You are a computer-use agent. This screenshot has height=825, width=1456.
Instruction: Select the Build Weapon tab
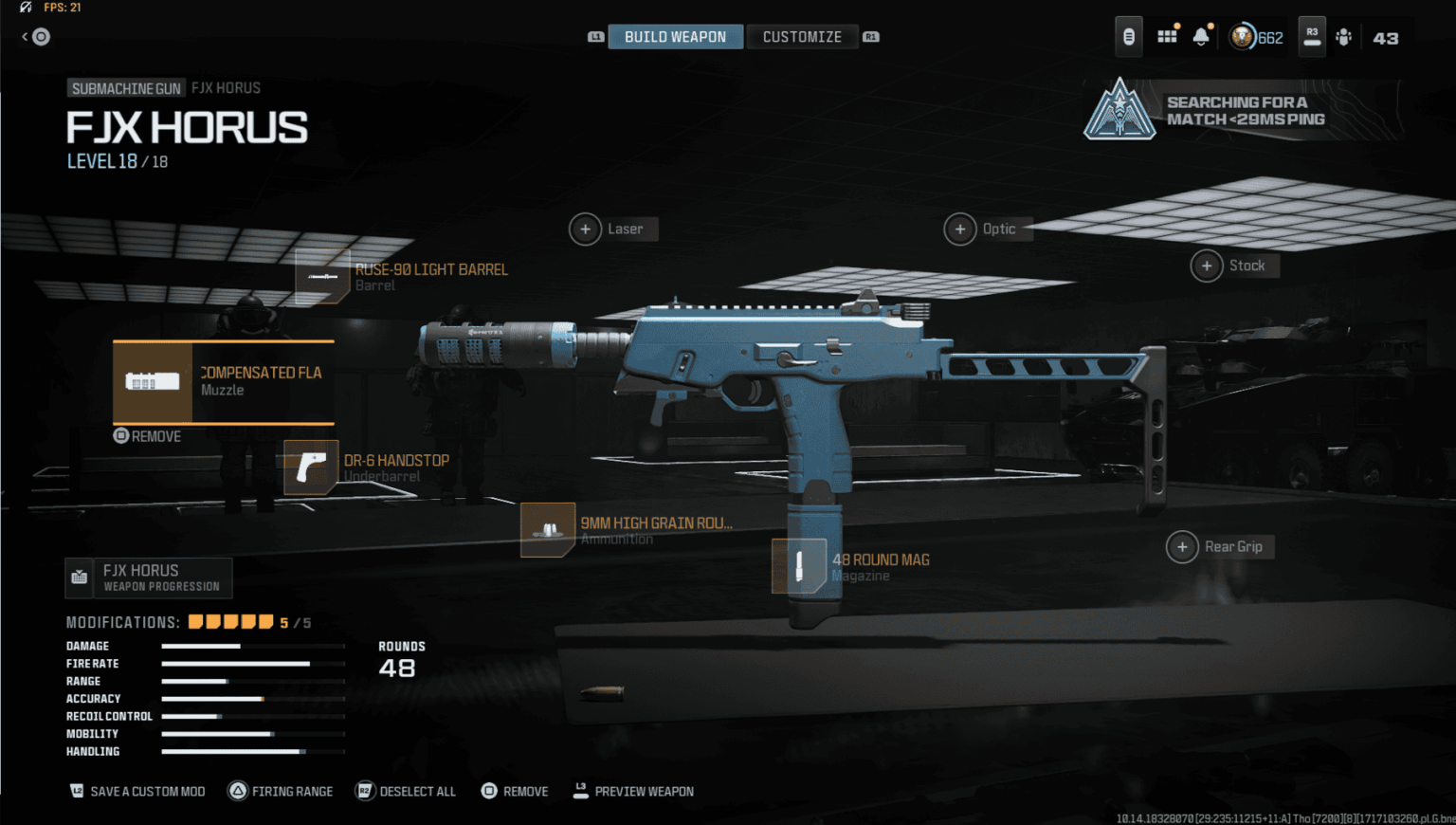[x=675, y=36]
